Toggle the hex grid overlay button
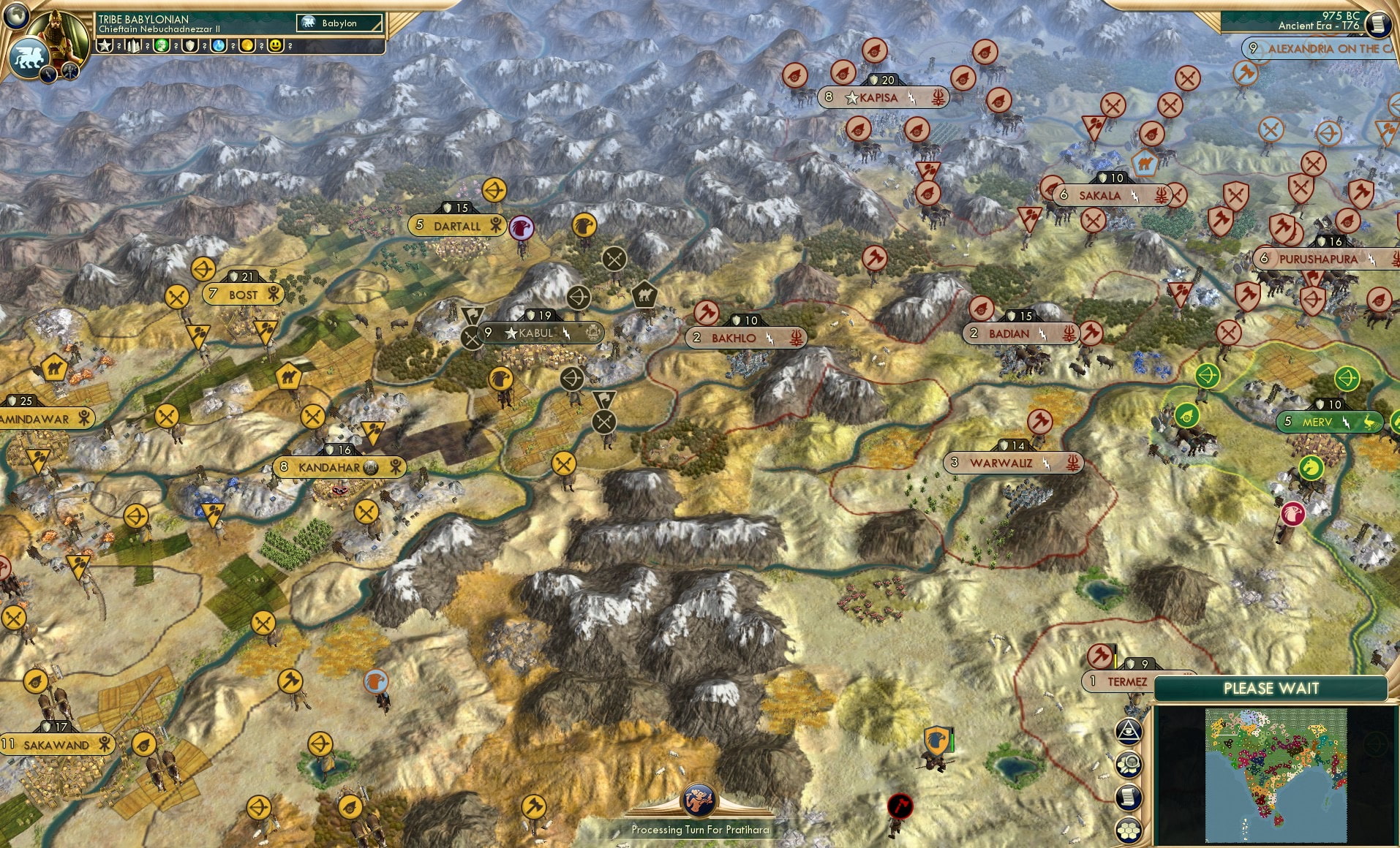 click(x=1129, y=830)
